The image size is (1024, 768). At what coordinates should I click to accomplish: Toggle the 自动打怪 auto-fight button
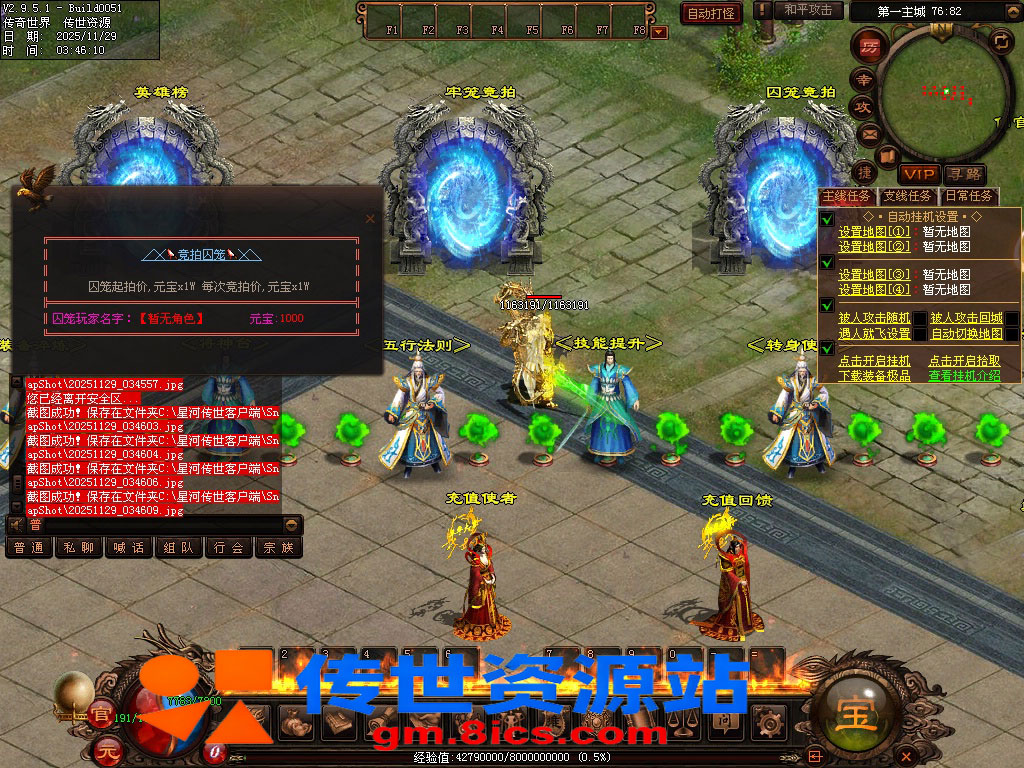(x=712, y=13)
